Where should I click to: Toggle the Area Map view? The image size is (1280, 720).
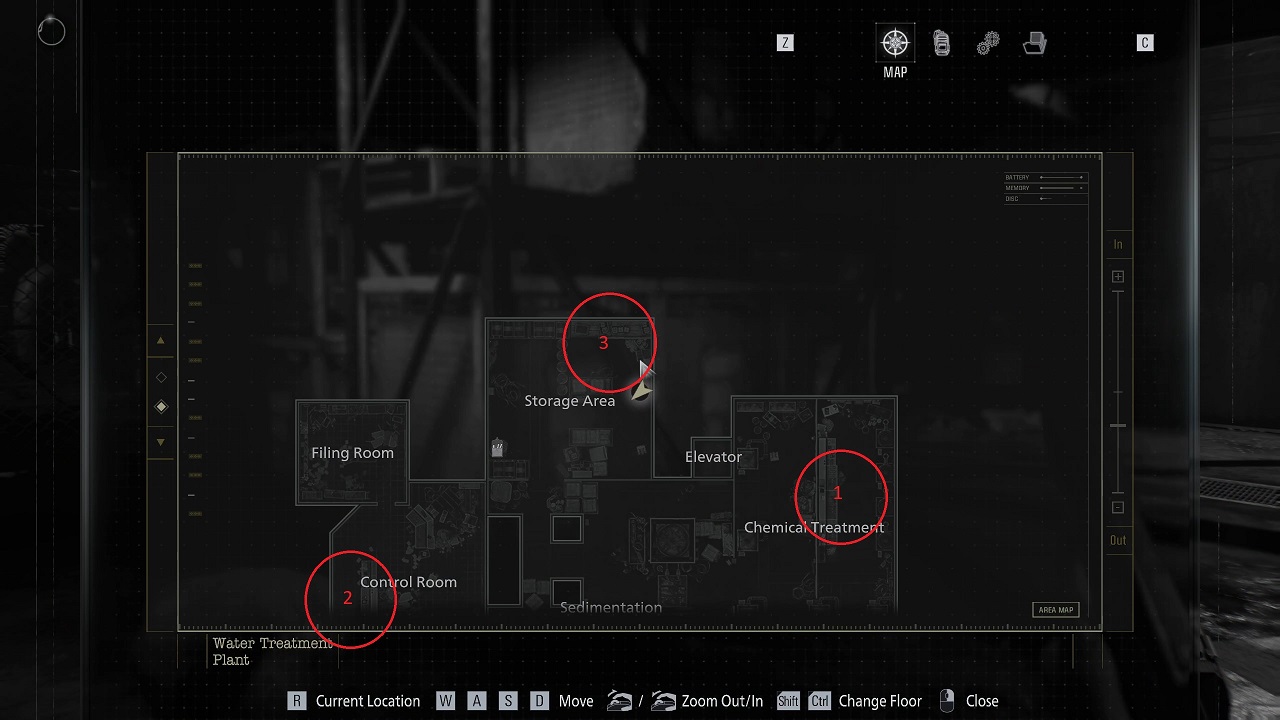point(1056,608)
